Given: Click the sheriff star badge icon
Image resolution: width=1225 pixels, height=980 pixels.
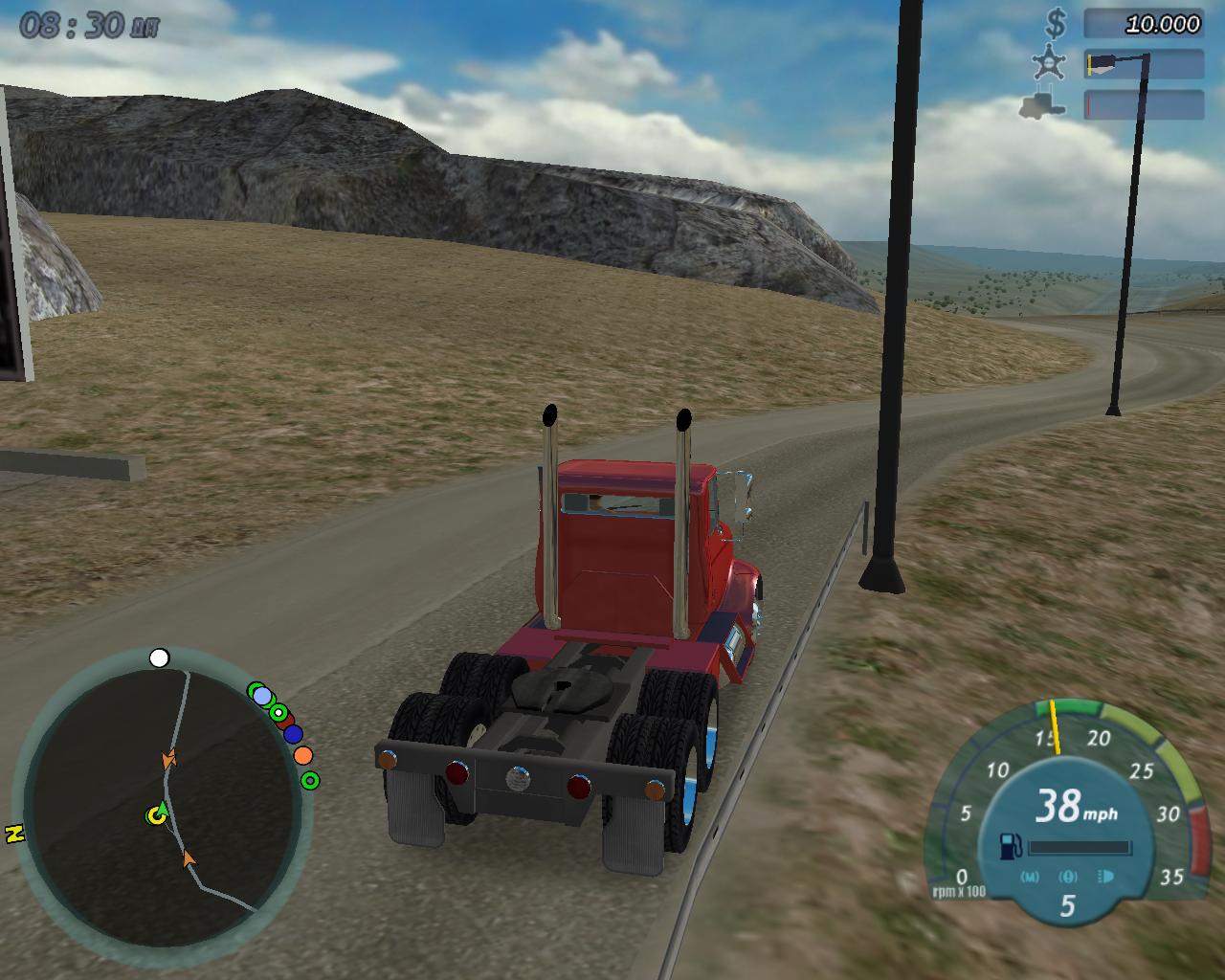Looking at the screenshot, I should click(1049, 63).
